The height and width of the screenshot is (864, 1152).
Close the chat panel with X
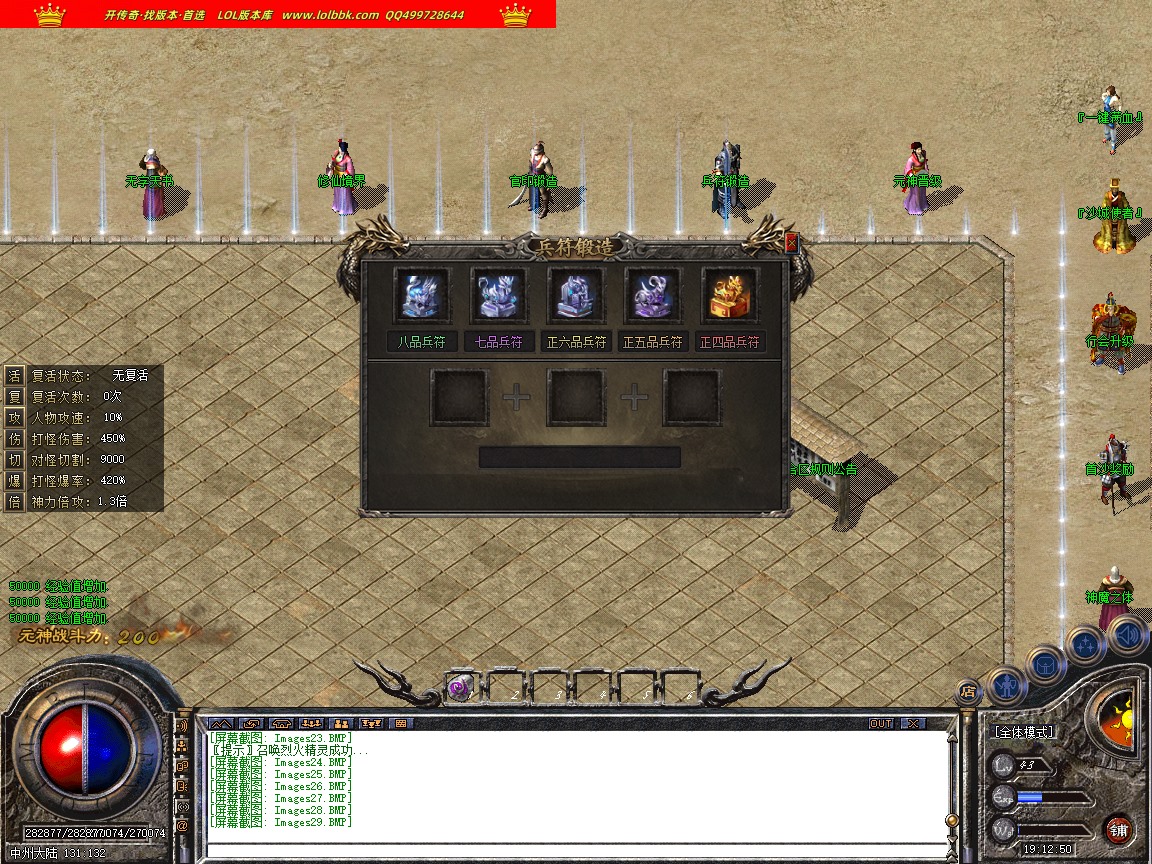click(913, 723)
